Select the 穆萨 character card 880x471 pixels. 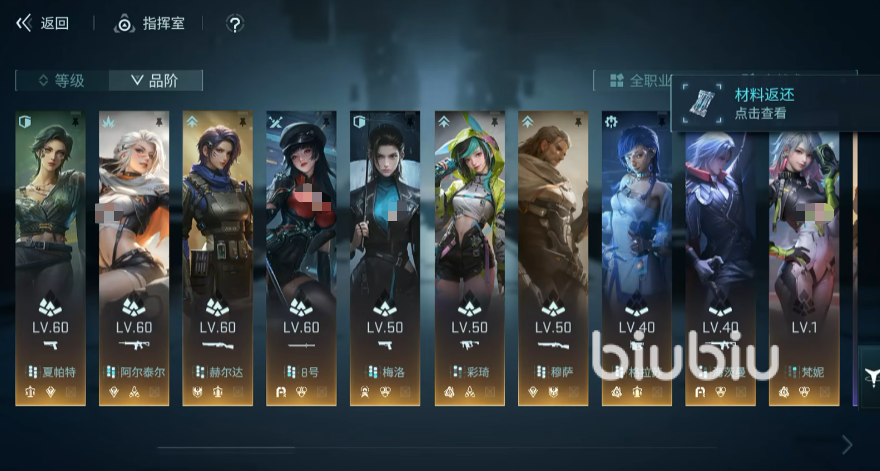point(553,258)
